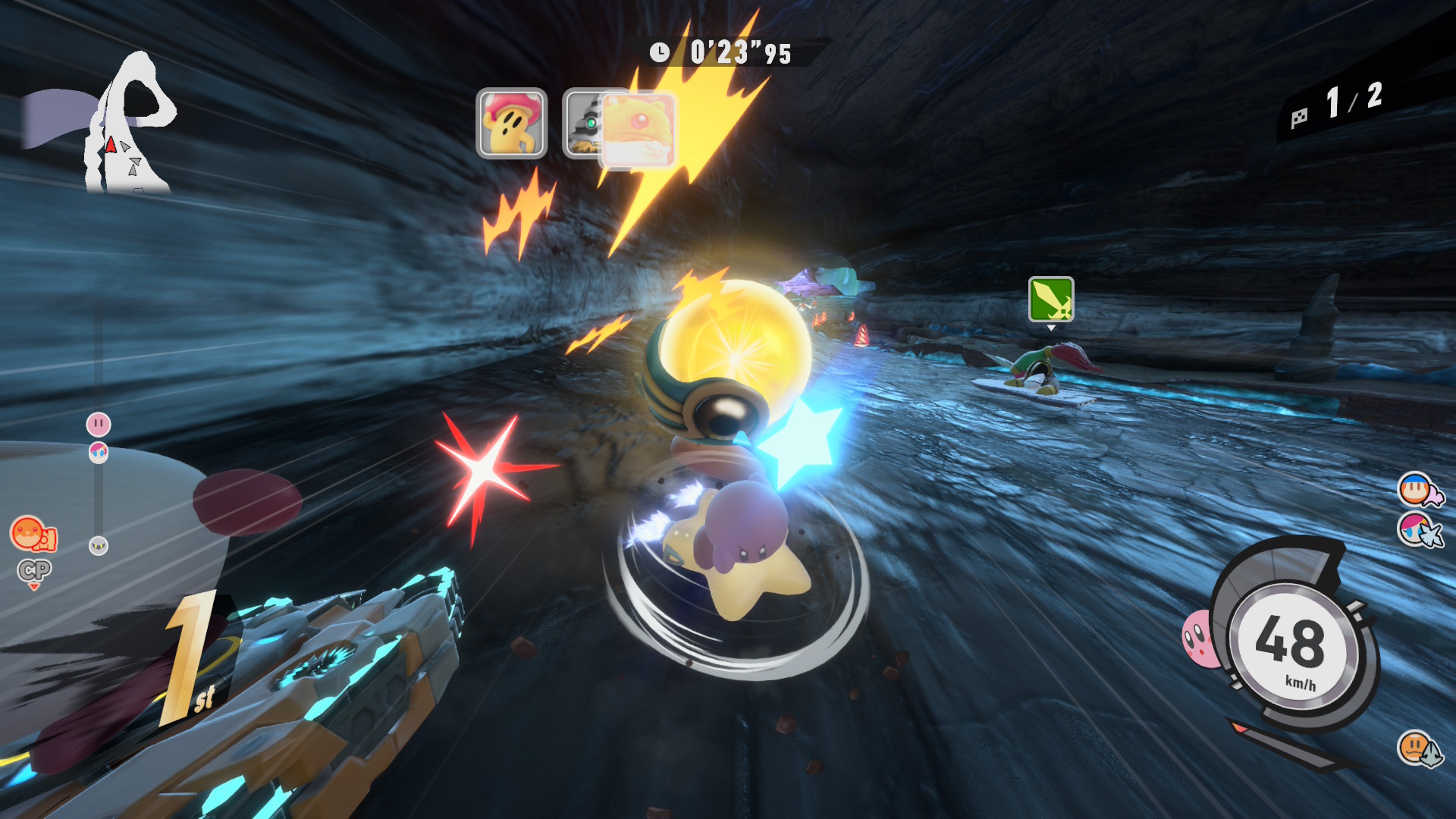The image size is (1456, 819).
Task: Click the pink Kirby icon beside speedometer
Action: [1198, 639]
